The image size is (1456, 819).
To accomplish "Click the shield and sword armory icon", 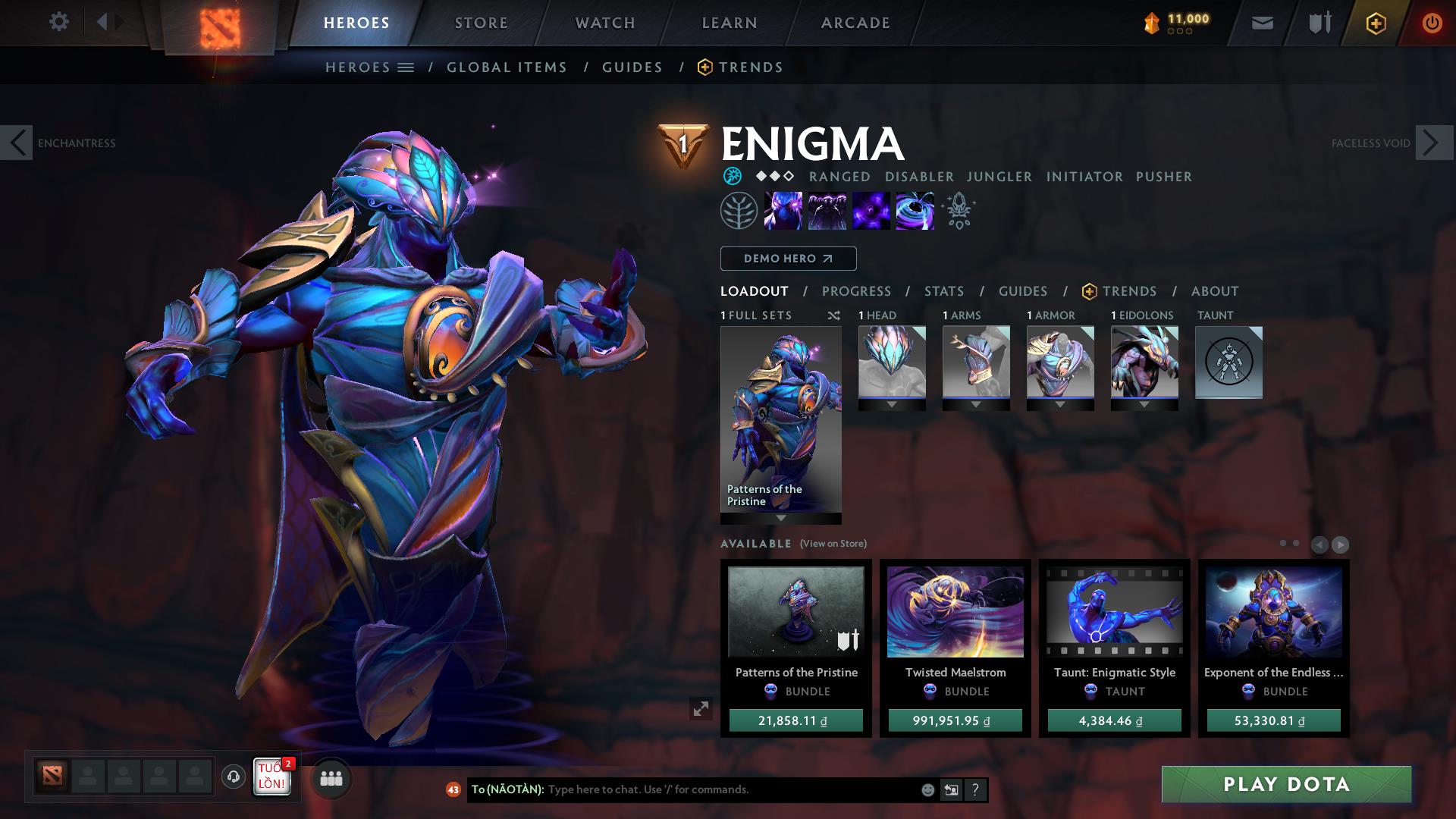I will click(x=1319, y=23).
